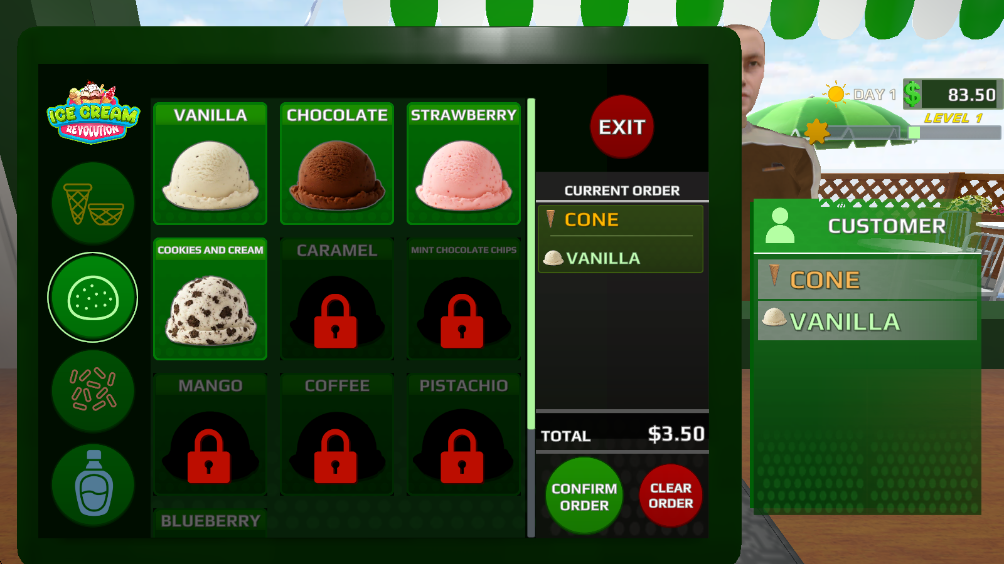Select the Cone entry in current order

621,220
